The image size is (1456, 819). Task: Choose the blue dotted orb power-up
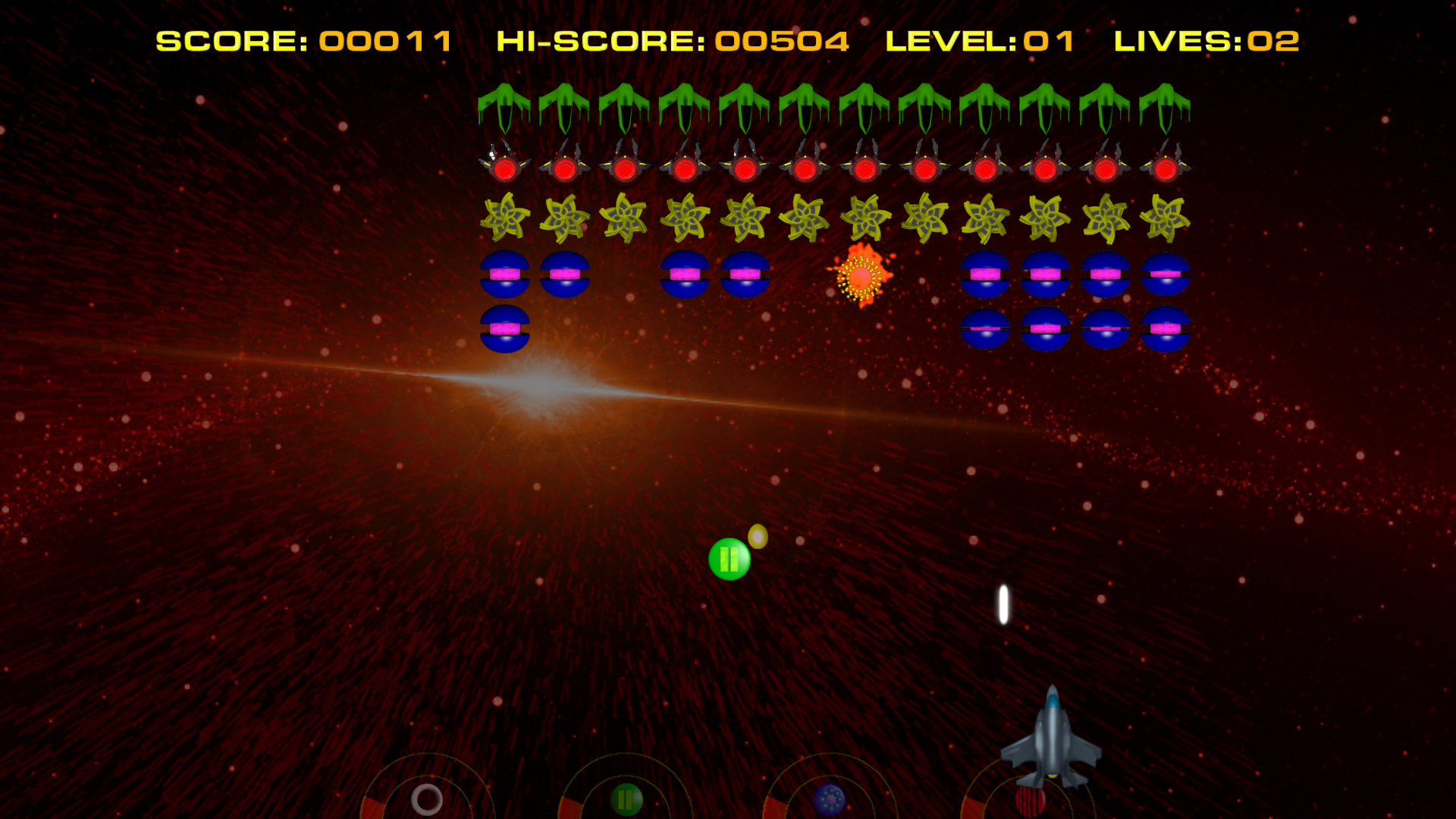(829, 799)
